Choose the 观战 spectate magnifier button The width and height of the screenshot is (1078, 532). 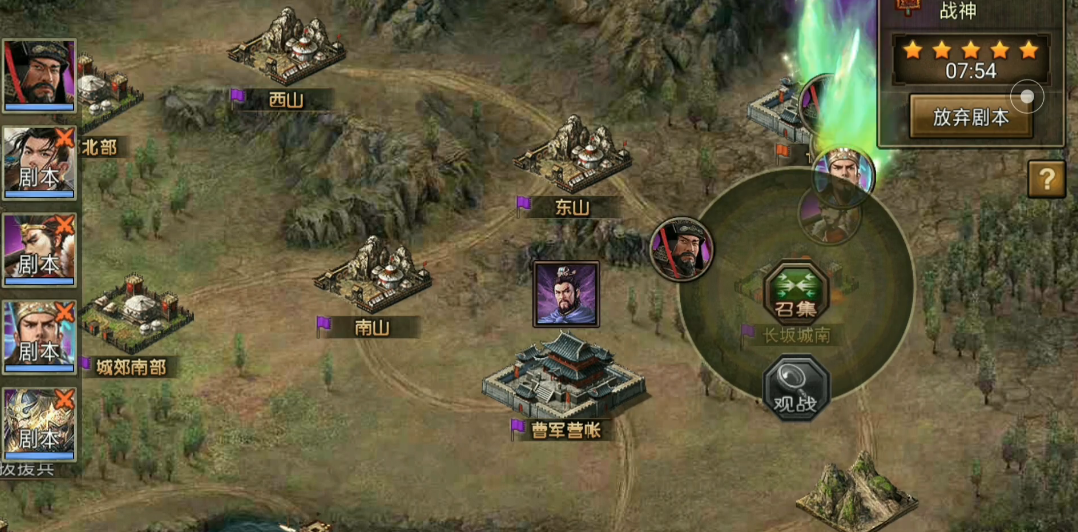pos(796,388)
